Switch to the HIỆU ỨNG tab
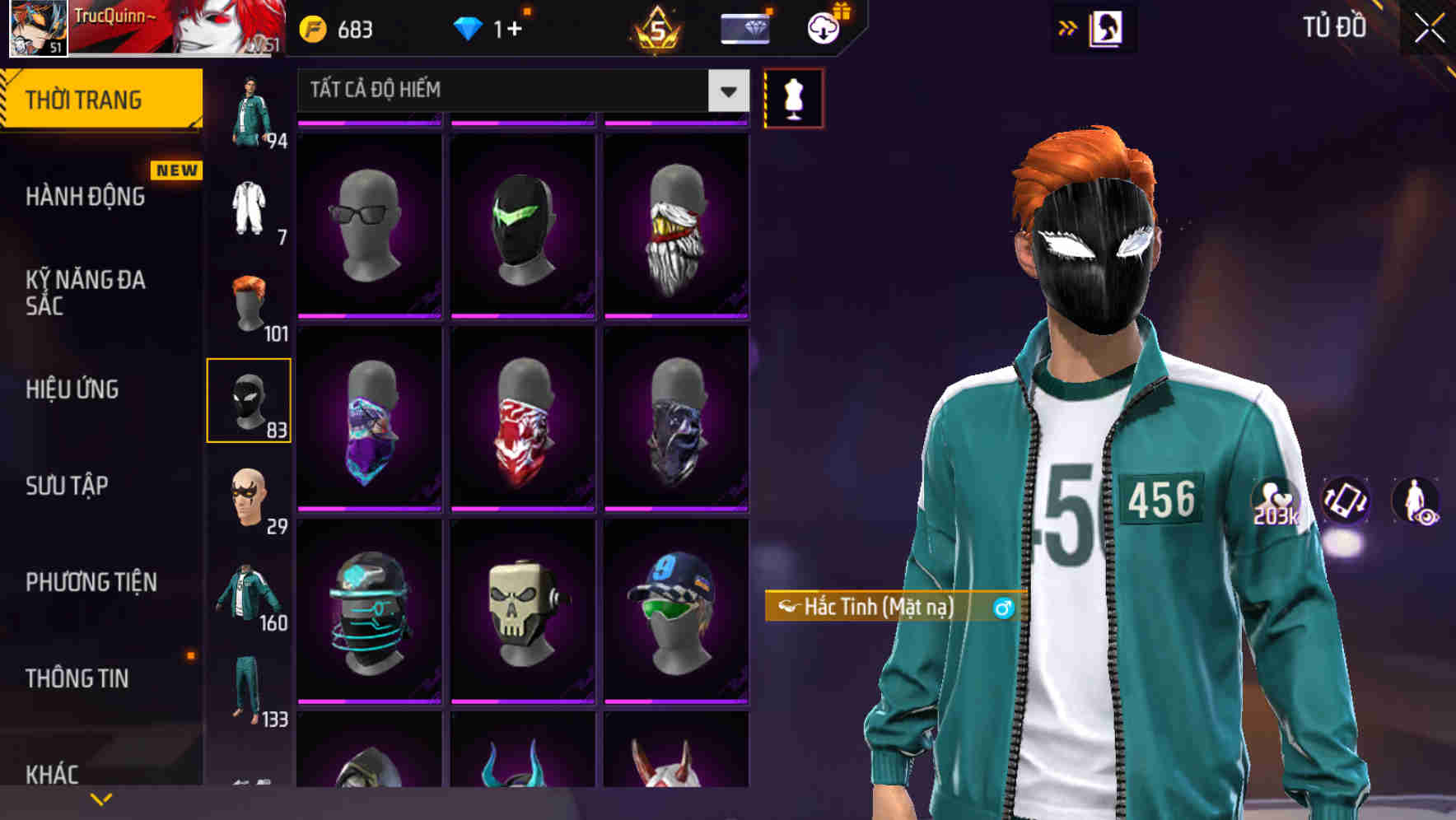The height and width of the screenshot is (820, 1456). coord(72,389)
